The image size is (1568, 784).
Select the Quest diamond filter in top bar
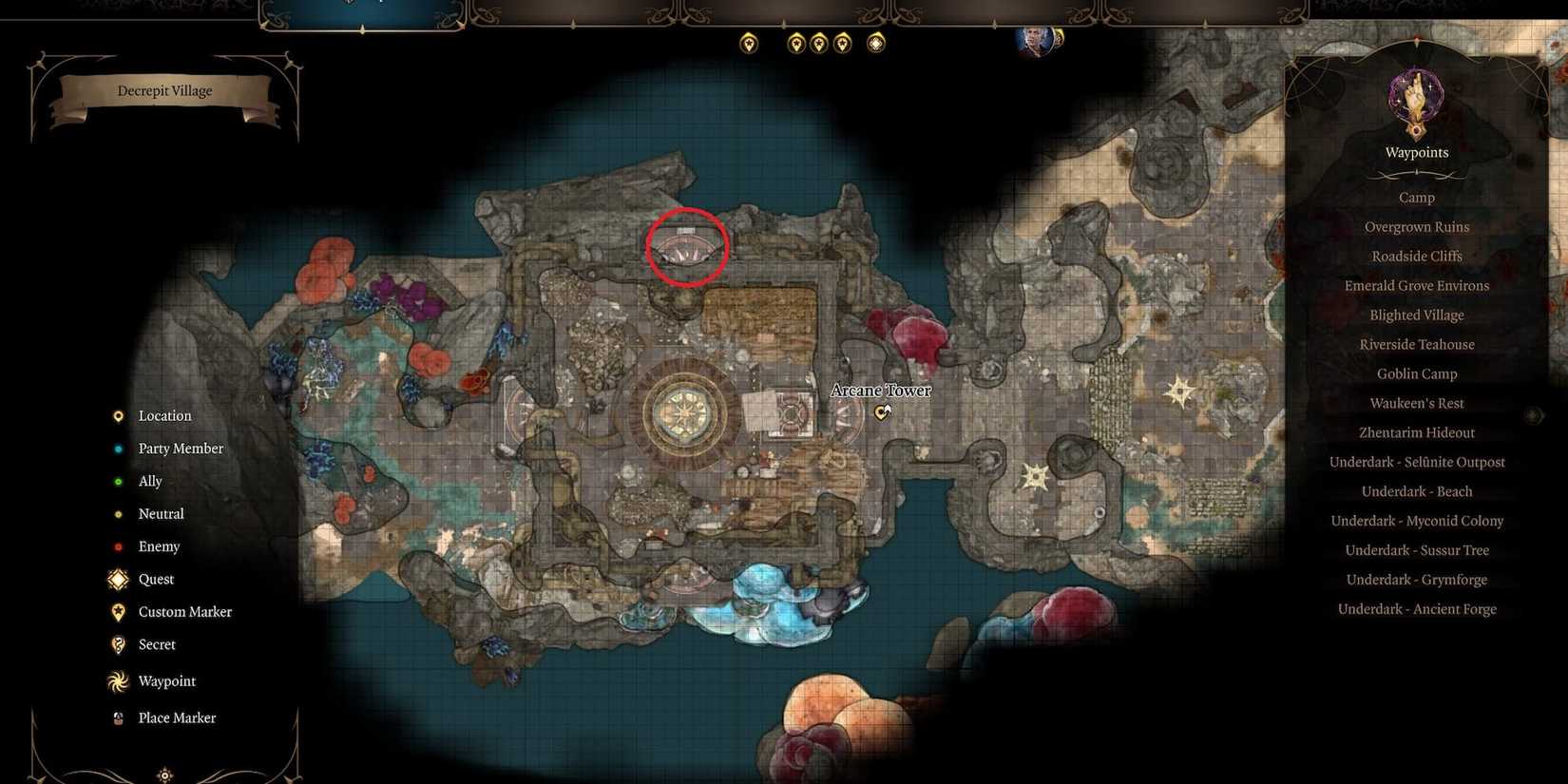(x=874, y=42)
